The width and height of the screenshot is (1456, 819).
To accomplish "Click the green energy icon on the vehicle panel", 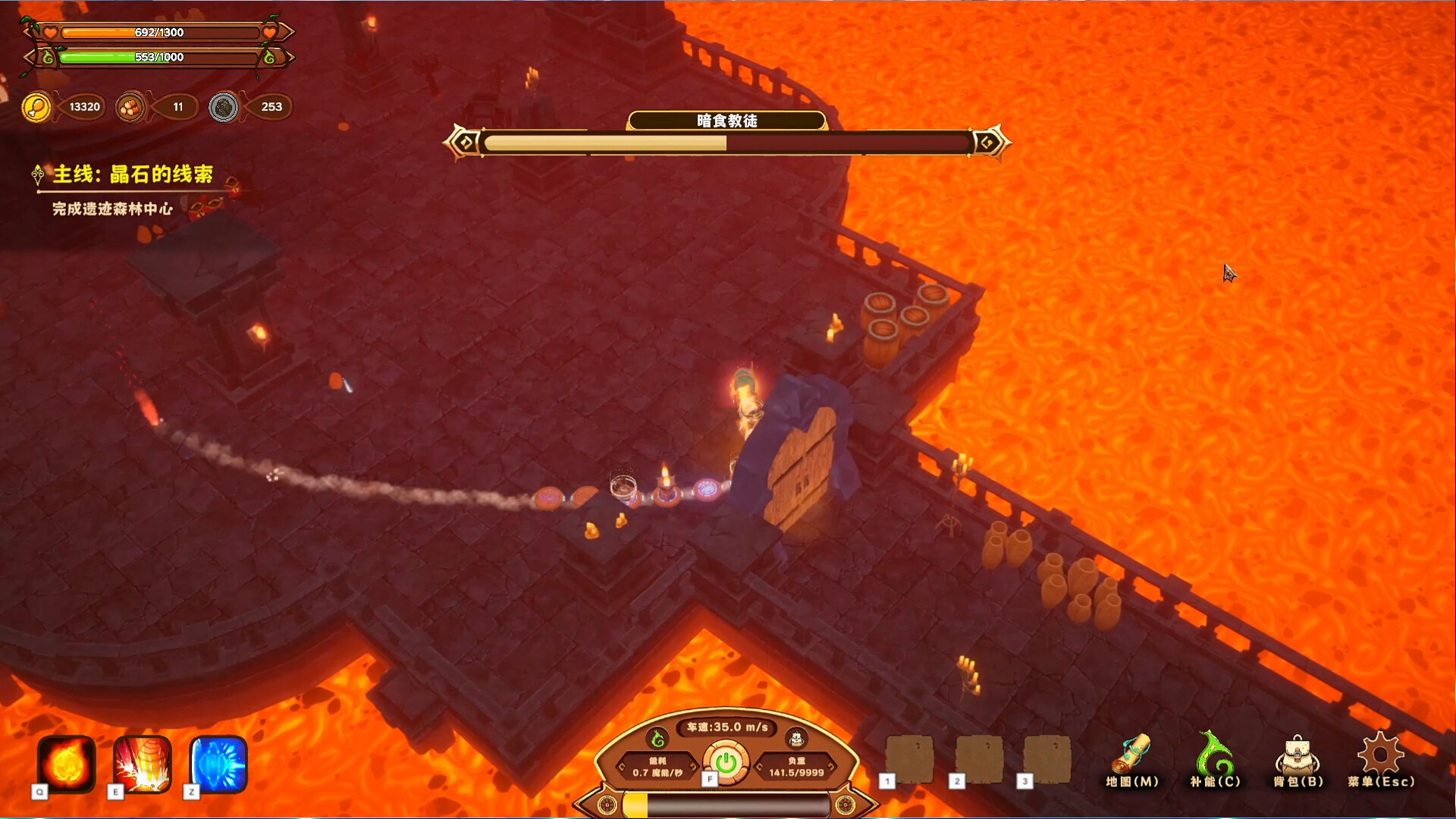I will pyautogui.click(x=657, y=738).
